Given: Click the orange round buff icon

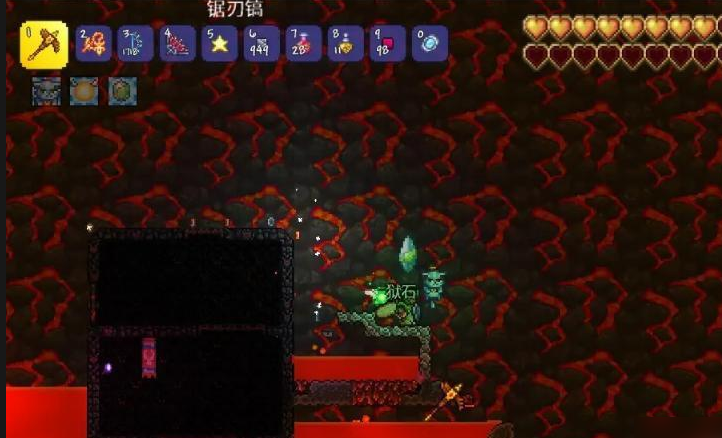Looking at the screenshot, I should pyautogui.click(x=84, y=92).
